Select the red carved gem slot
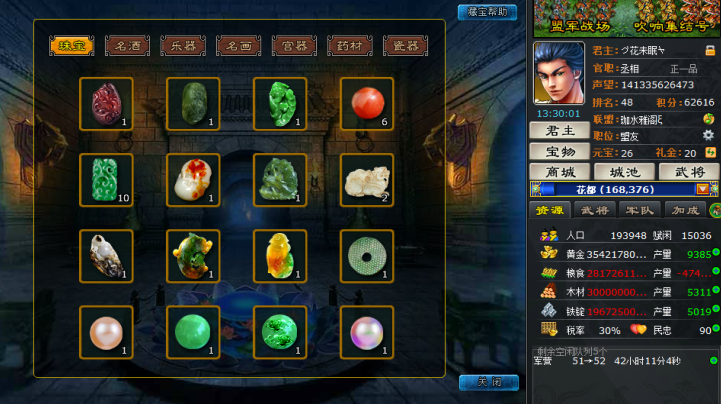 click(x=106, y=104)
